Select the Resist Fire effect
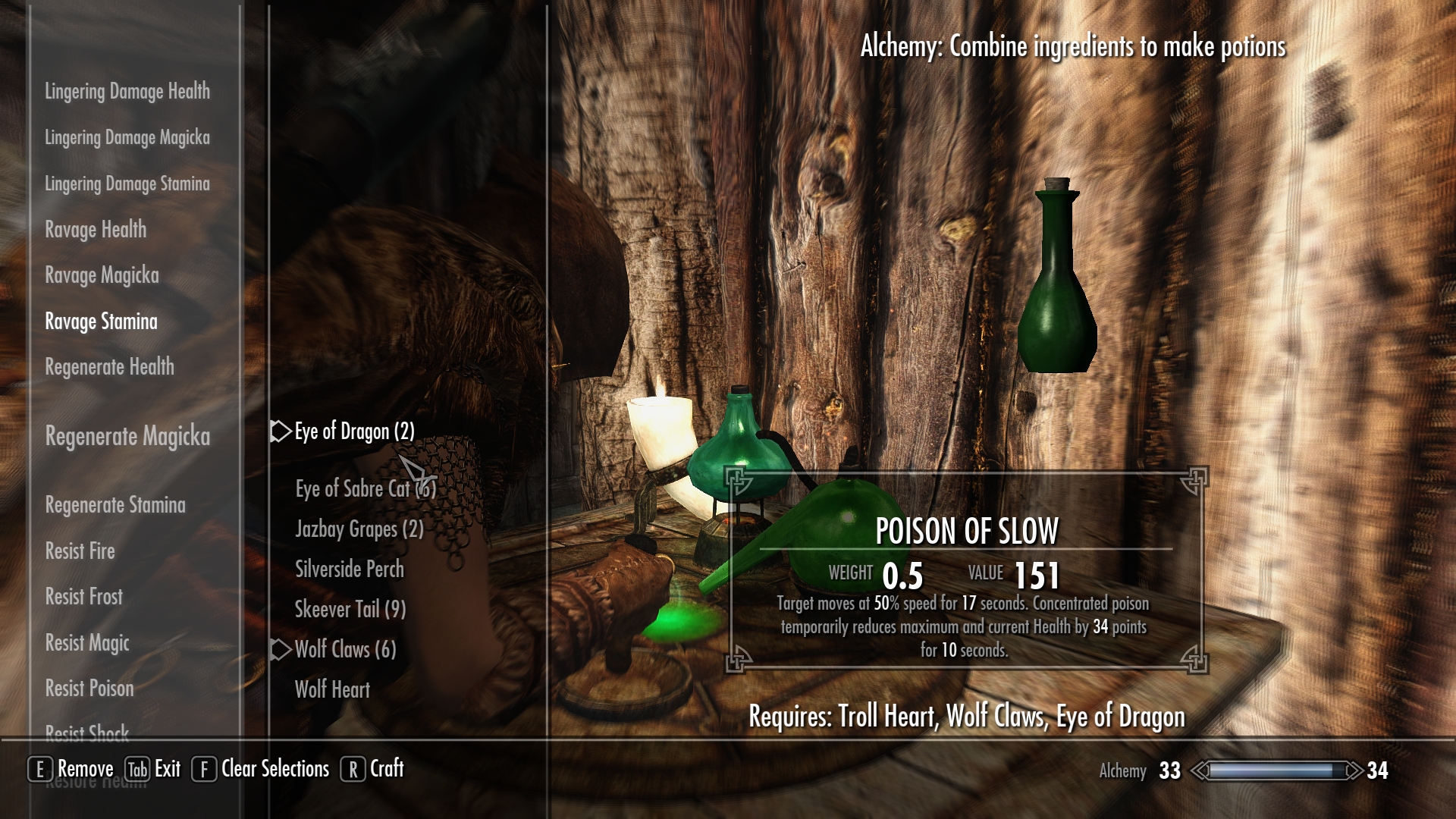 (80, 551)
